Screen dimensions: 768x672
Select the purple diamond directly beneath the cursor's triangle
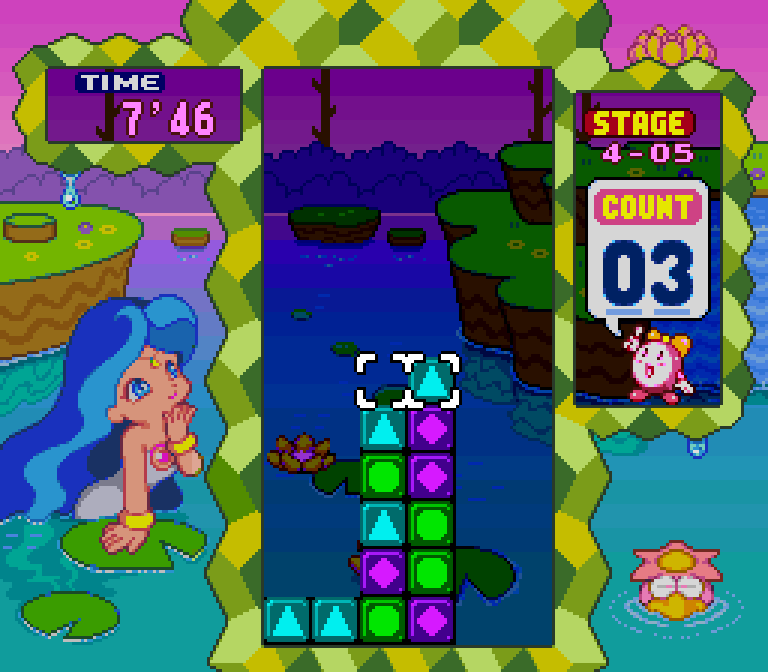[x=432, y=428]
